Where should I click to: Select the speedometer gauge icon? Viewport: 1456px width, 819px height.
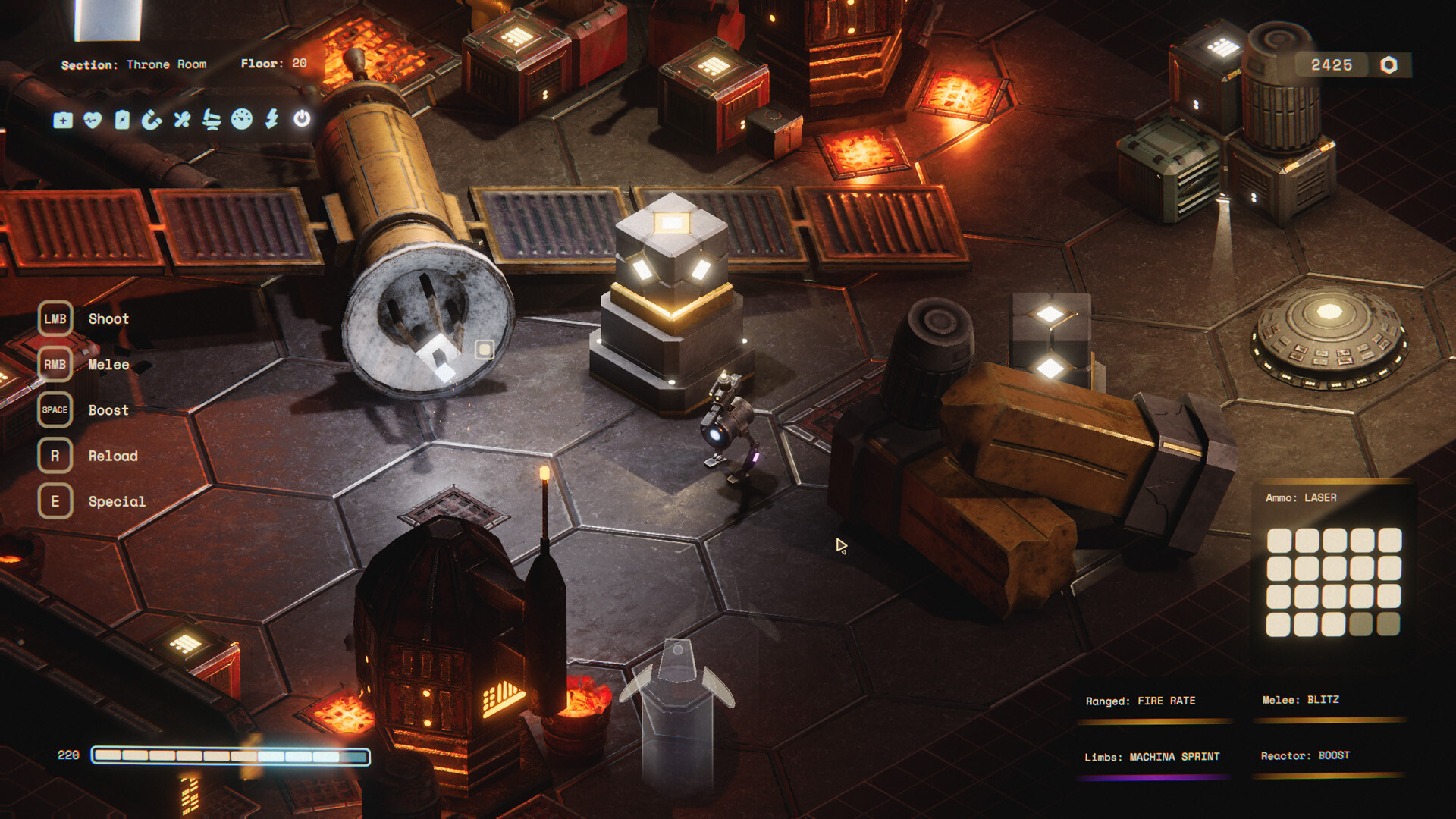point(242,119)
